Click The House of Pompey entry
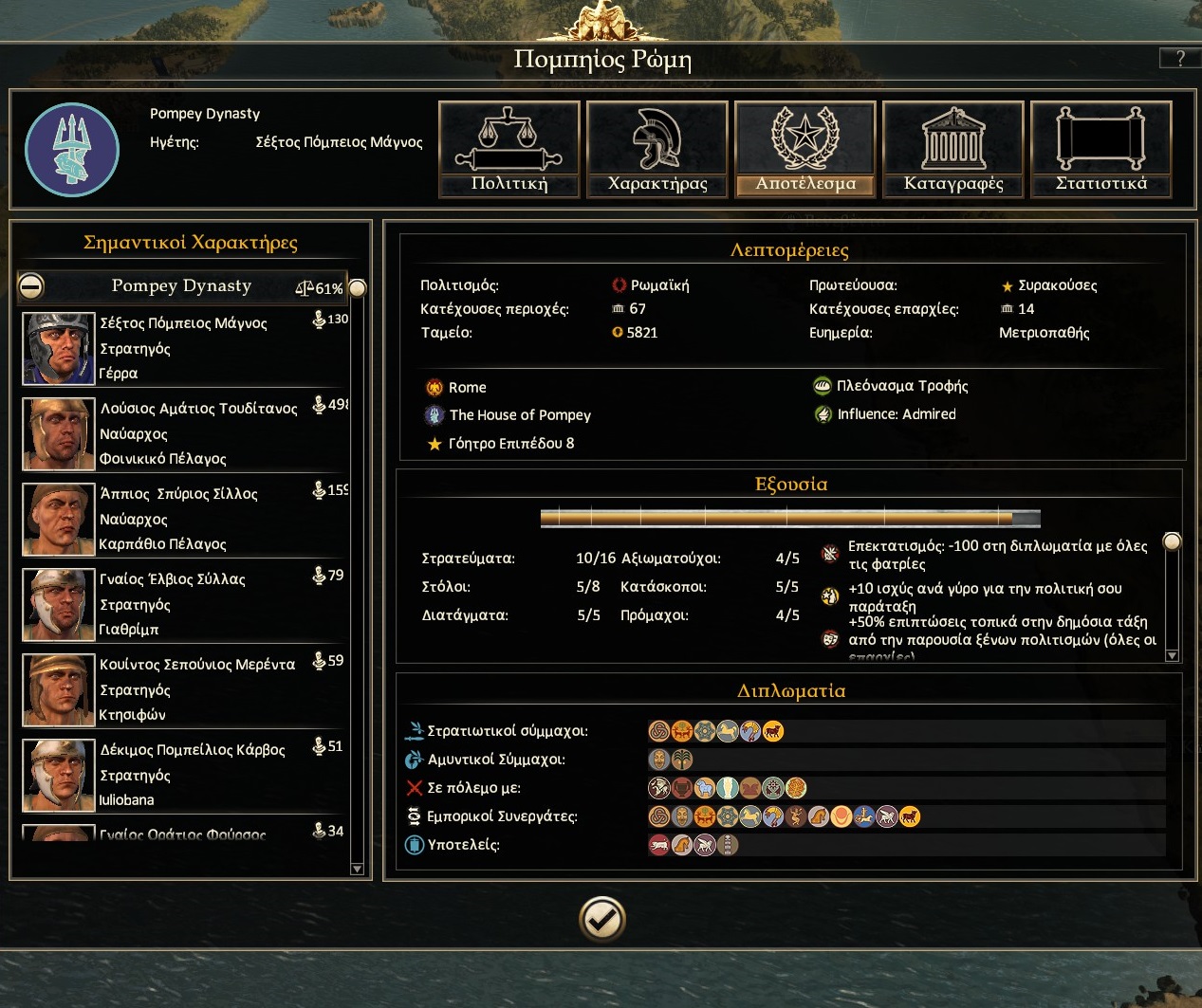This screenshot has height=1008, width=1202. tap(519, 415)
